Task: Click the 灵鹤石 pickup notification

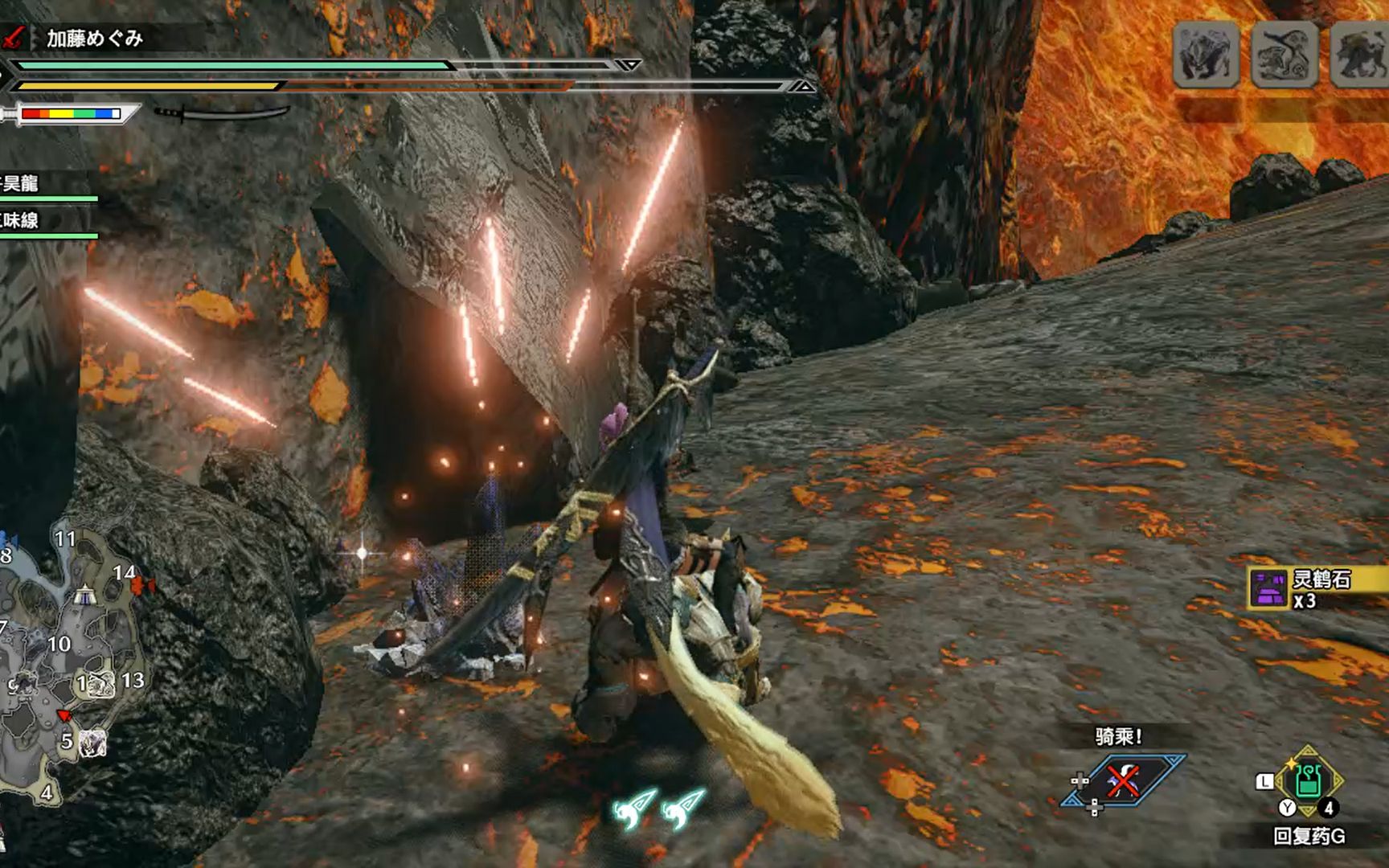Action: point(1318,589)
